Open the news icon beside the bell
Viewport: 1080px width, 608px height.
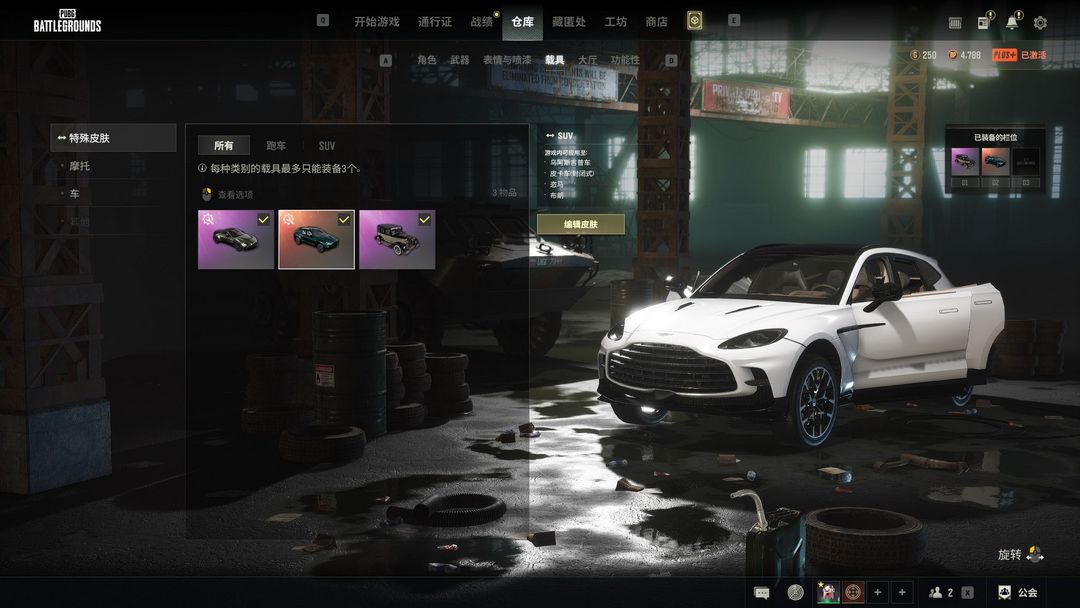coord(985,22)
